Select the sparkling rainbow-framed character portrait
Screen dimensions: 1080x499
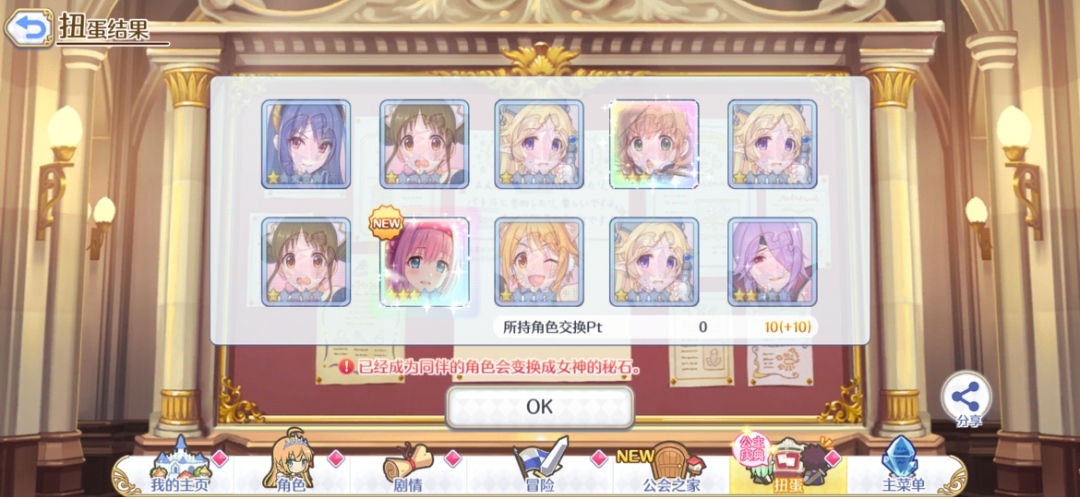[655, 144]
